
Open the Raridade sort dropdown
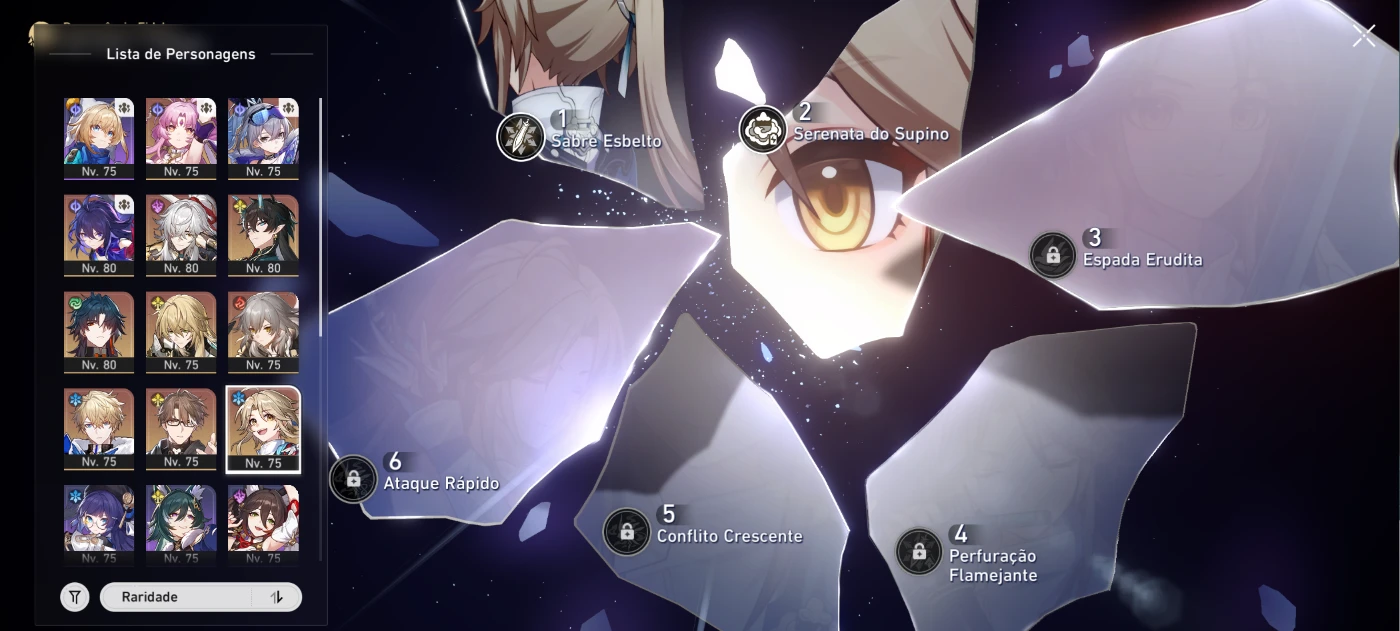(x=175, y=597)
